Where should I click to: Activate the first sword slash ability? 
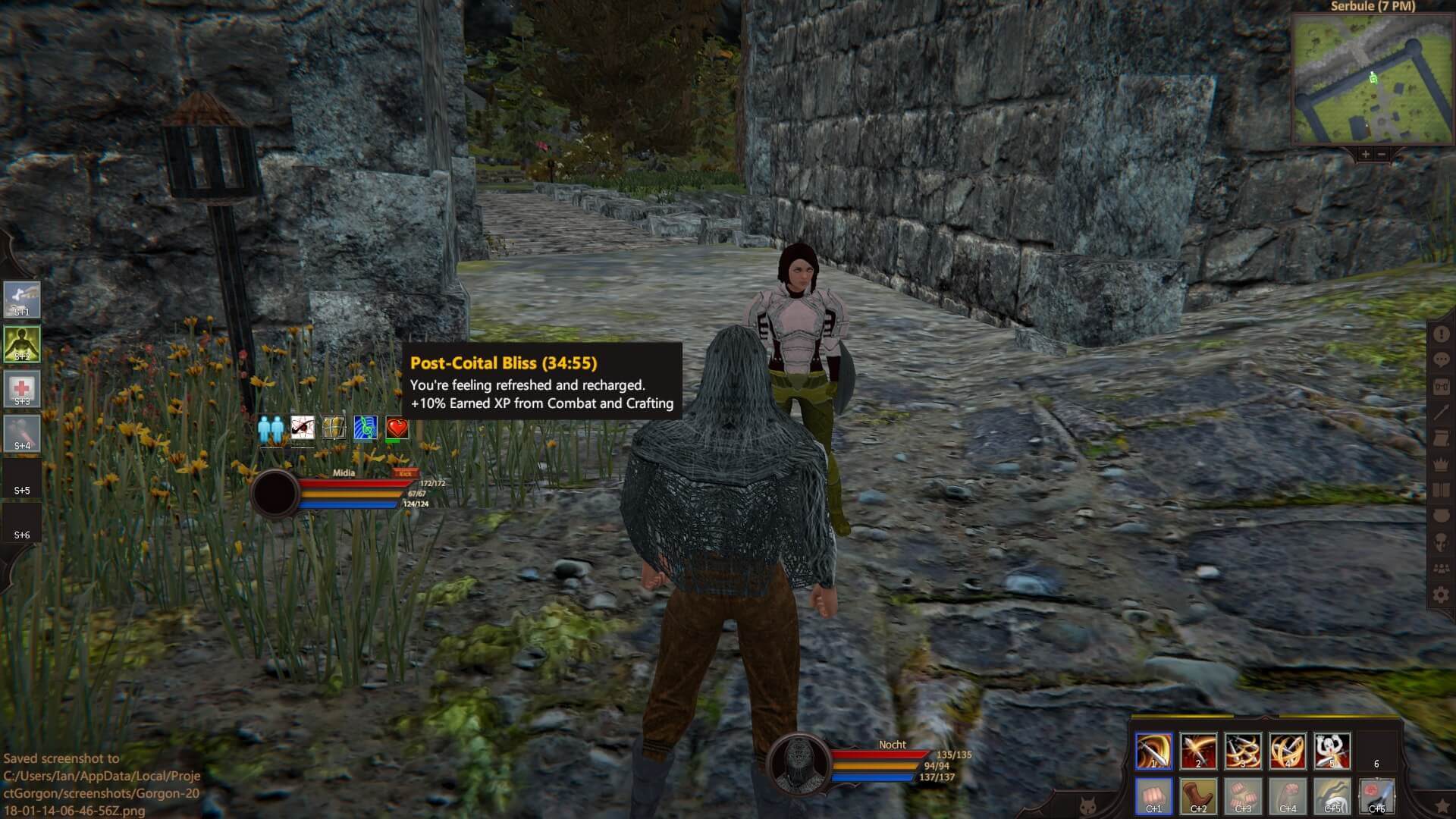point(1153,751)
